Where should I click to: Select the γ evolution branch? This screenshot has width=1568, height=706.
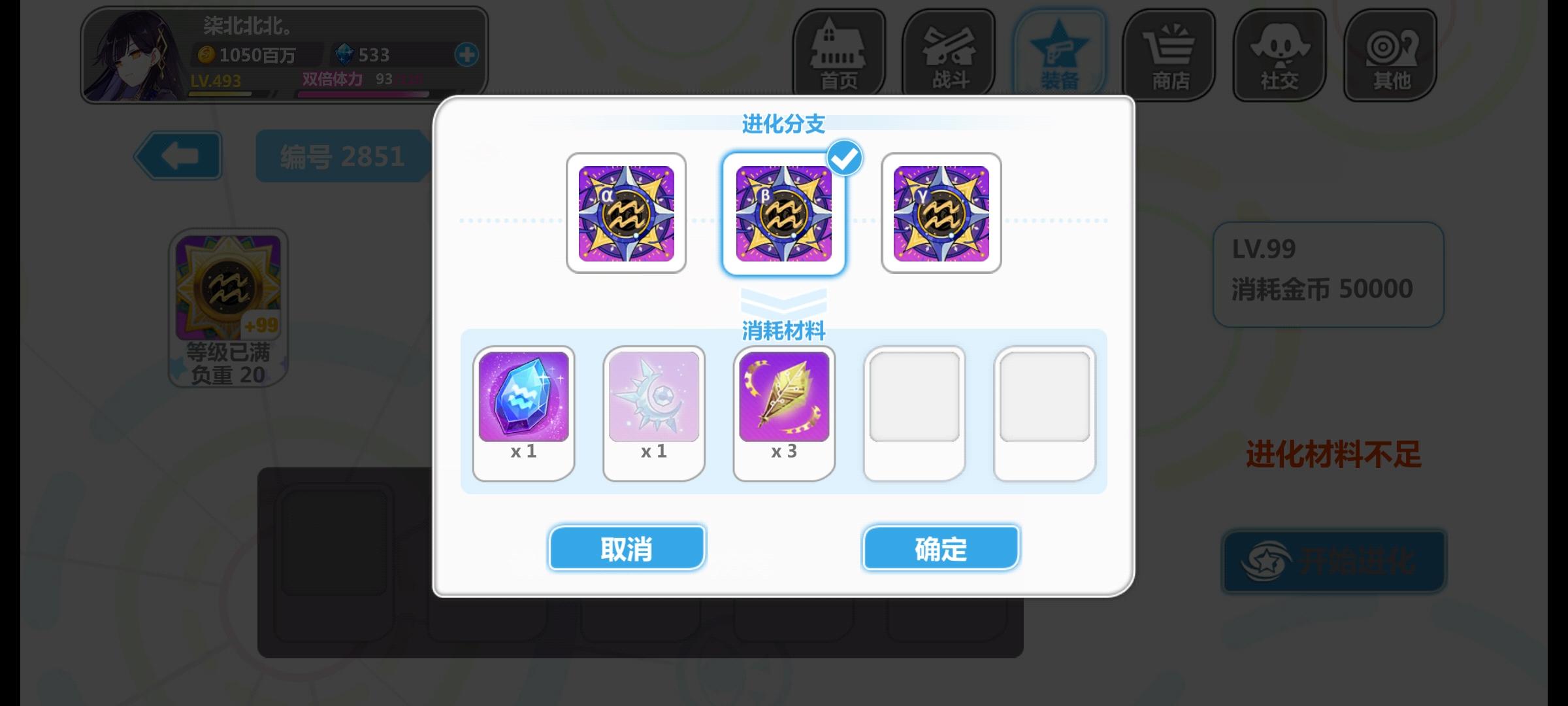[941, 212]
